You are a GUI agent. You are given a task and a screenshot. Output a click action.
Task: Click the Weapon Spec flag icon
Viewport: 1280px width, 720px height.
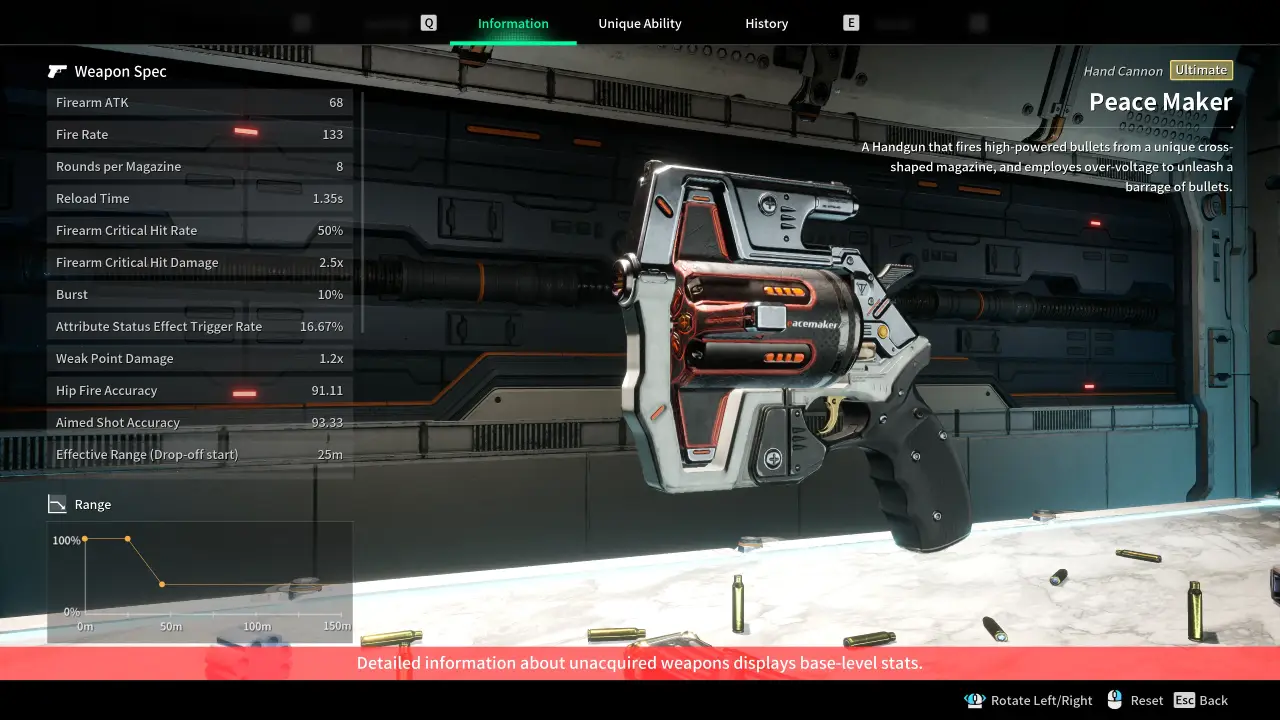click(57, 70)
